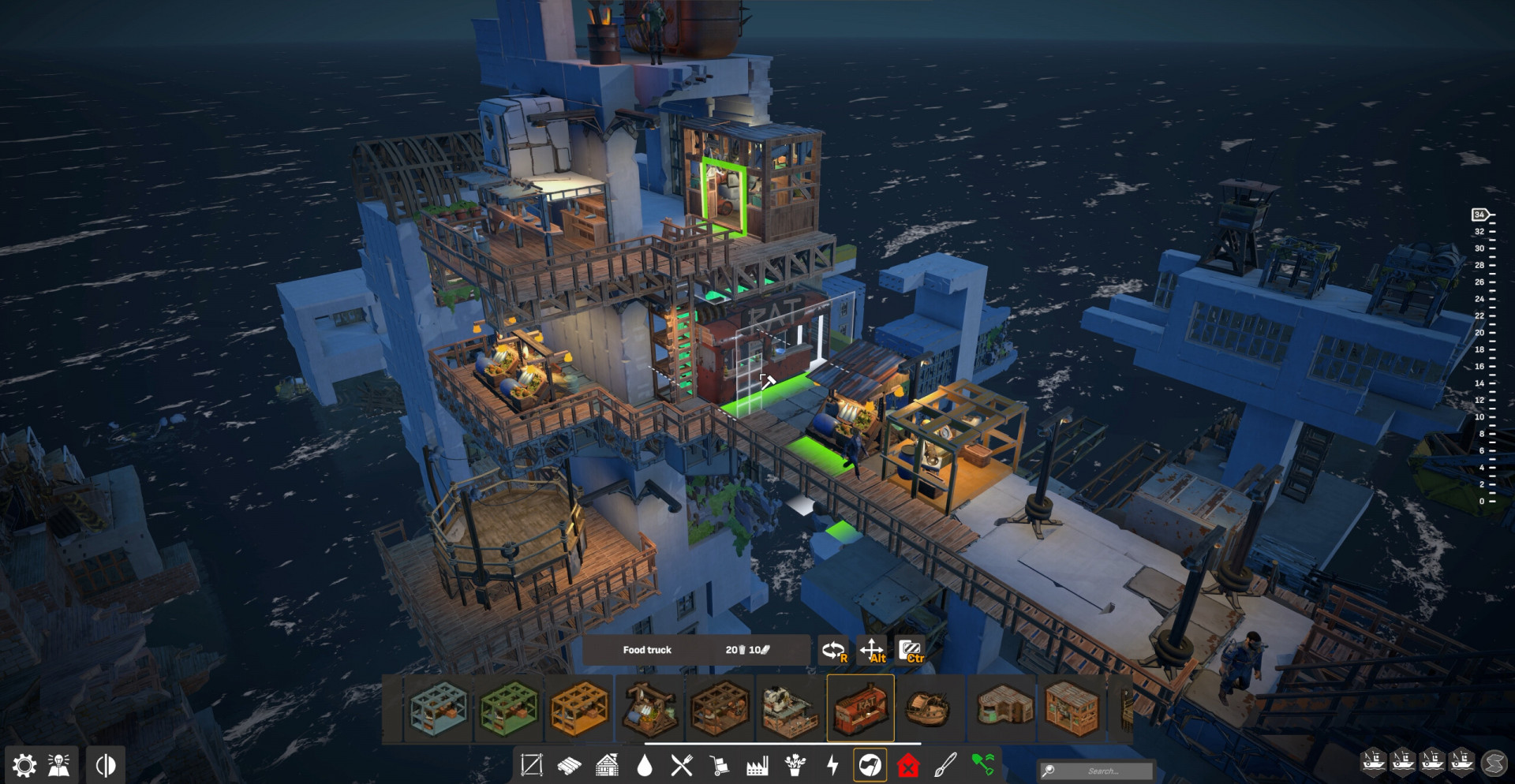Select the red Food truck building
This screenshot has width=1515, height=784.
coord(860,707)
